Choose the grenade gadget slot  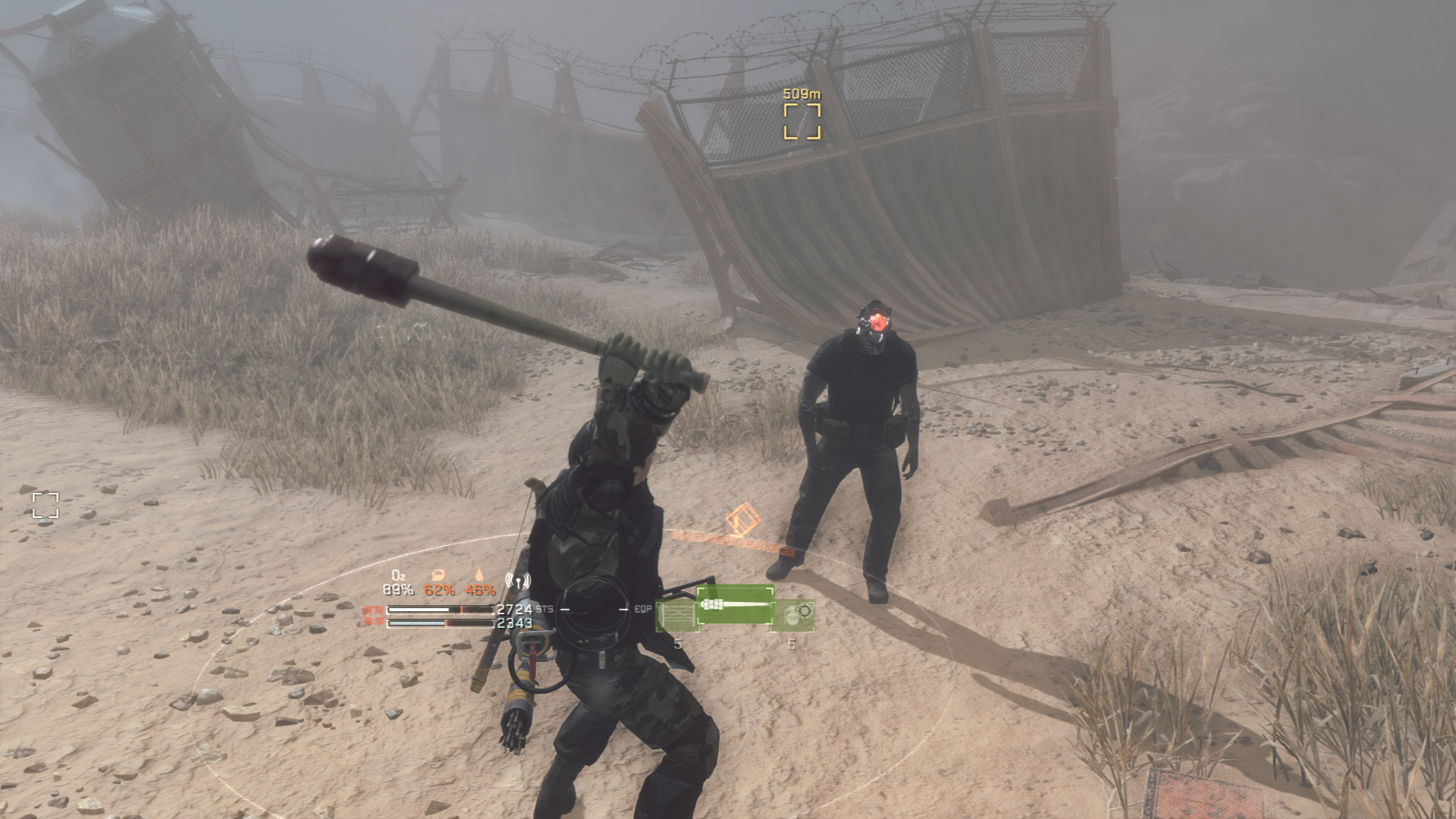pos(792,615)
